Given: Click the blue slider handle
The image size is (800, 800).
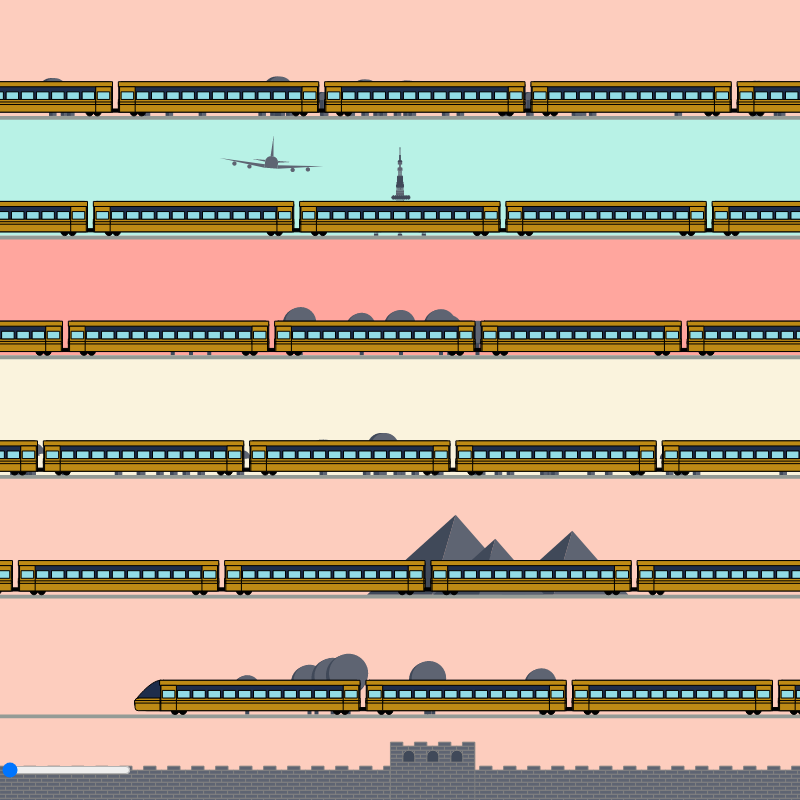Looking at the screenshot, I should pyautogui.click(x=10, y=770).
